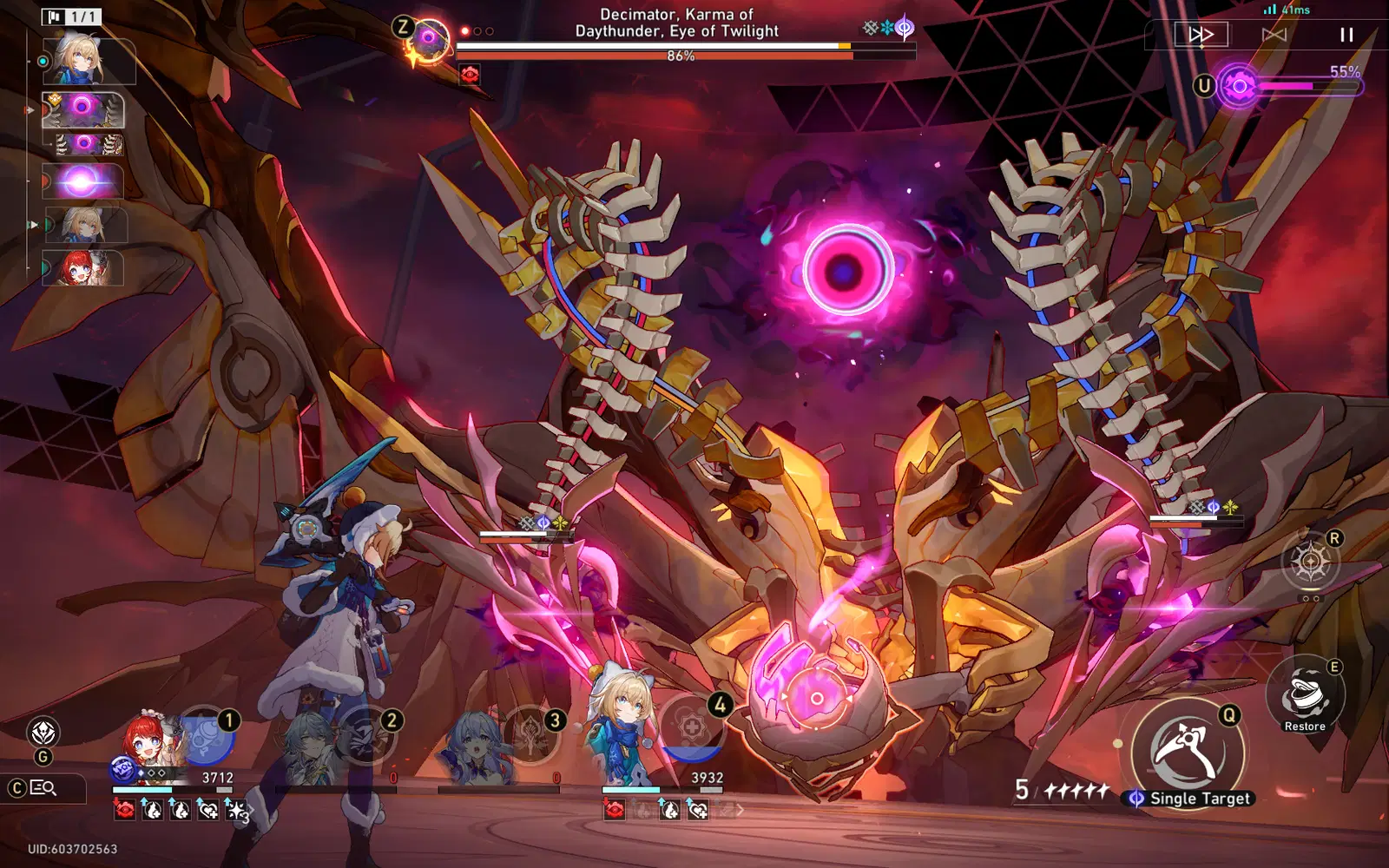Image resolution: width=1389 pixels, height=868 pixels.
Task: Open the battle details view
Action: point(43,788)
